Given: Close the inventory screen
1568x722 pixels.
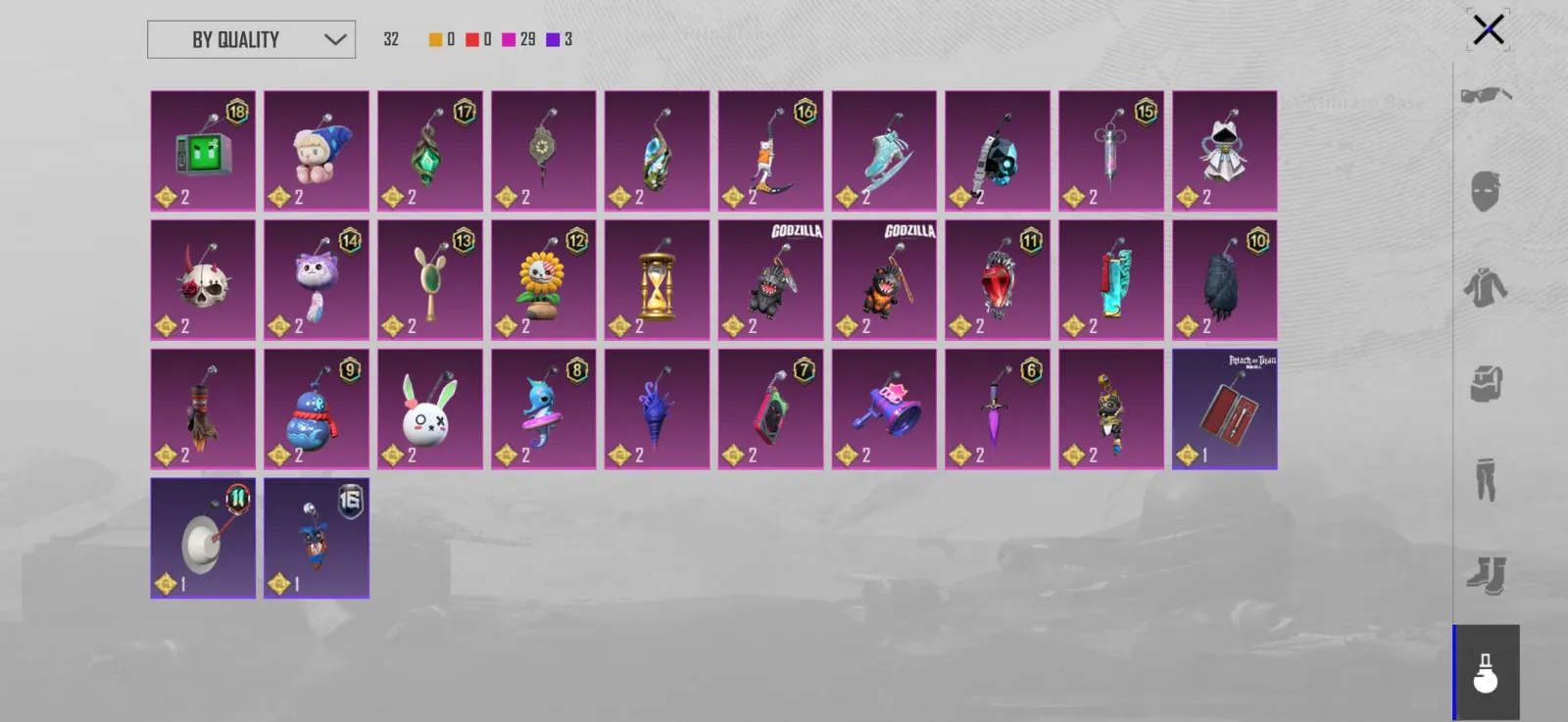Looking at the screenshot, I should (x=1488, y=30).
